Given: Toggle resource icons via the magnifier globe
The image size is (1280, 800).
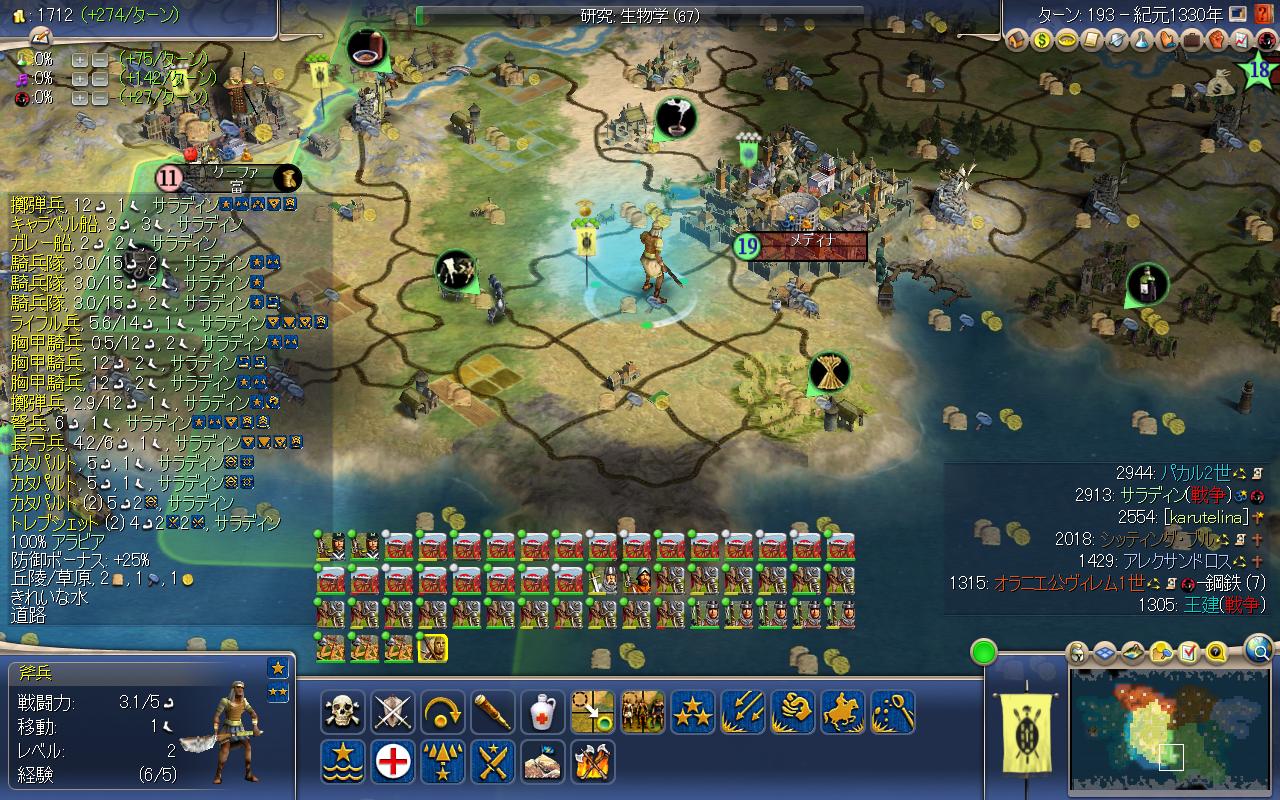Looking at the screenshot, I should 1259,651.
